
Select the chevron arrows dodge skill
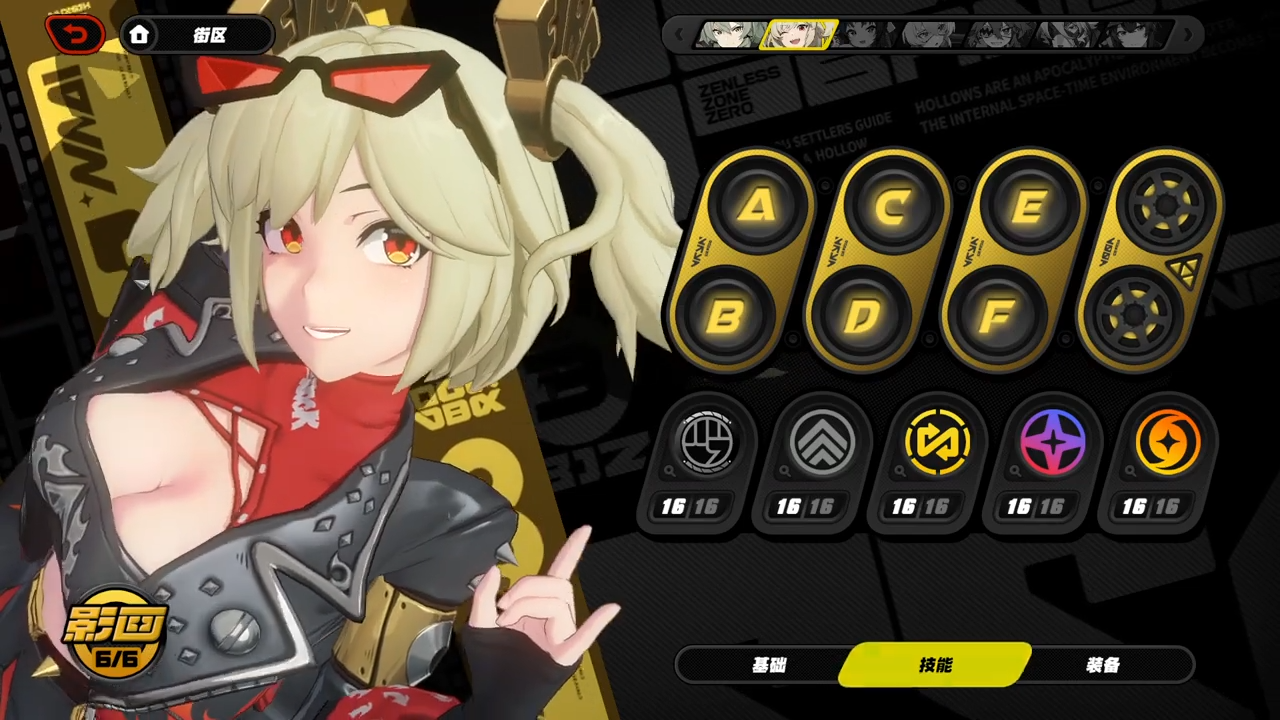point(821,441)
